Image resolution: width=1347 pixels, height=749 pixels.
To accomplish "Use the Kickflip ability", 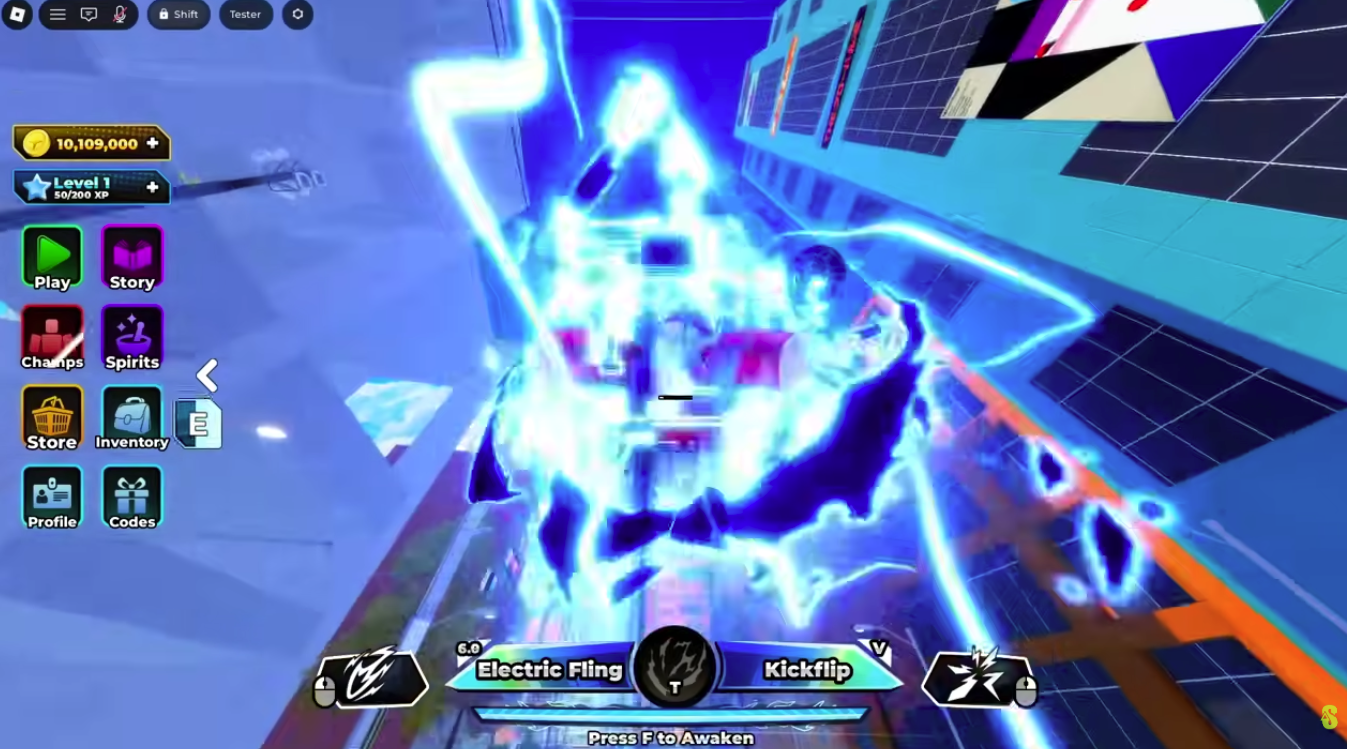I will [x=806, y=670].
